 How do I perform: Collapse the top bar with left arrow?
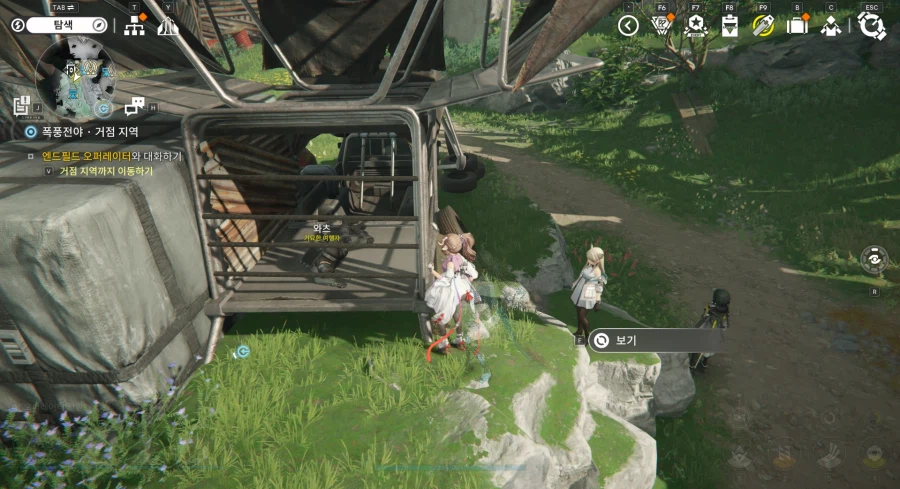pos(628,26)
